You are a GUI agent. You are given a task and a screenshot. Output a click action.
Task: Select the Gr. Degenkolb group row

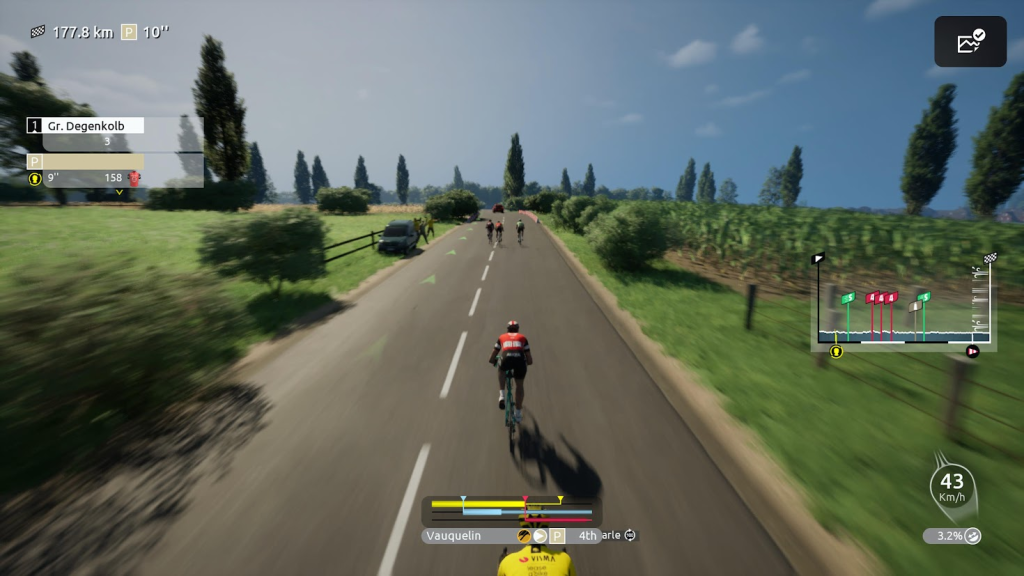click(86, 126)
